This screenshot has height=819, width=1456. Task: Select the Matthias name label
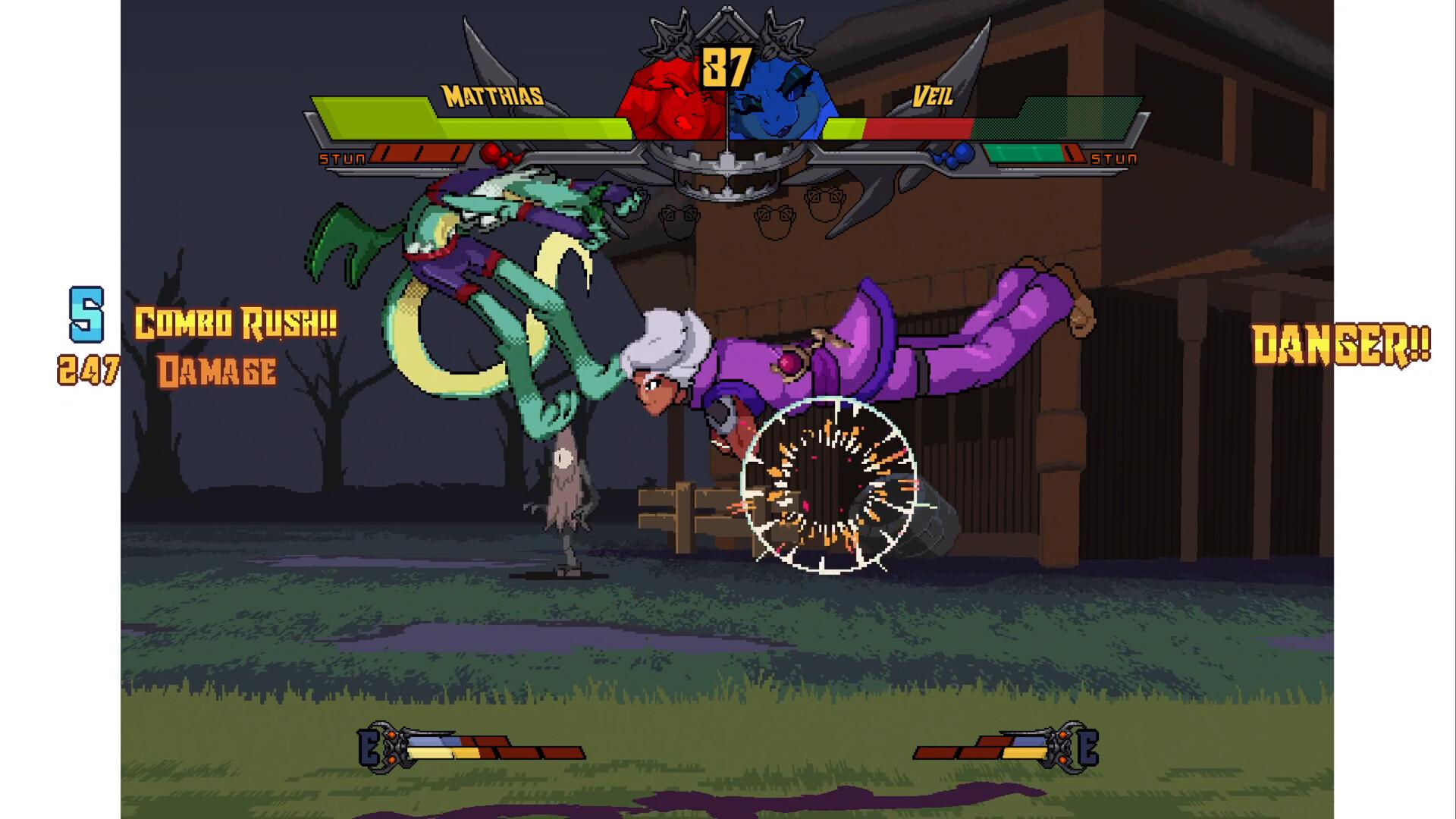(x=493, y=94)
